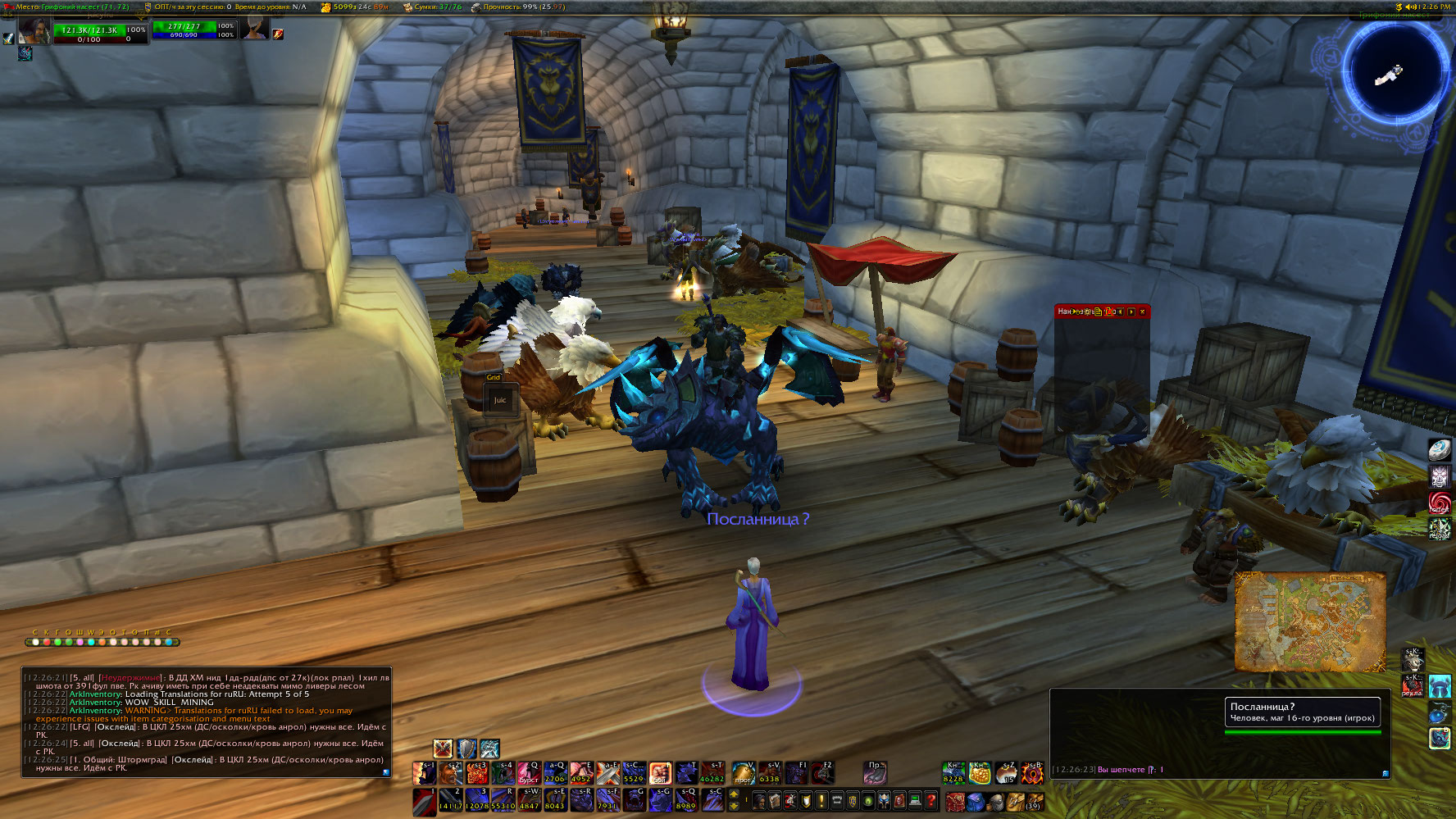The image size is (1456, 819).
Task: Use the bread food item on s-Z
Action: pyautogui.click(x=1006, y=772)
